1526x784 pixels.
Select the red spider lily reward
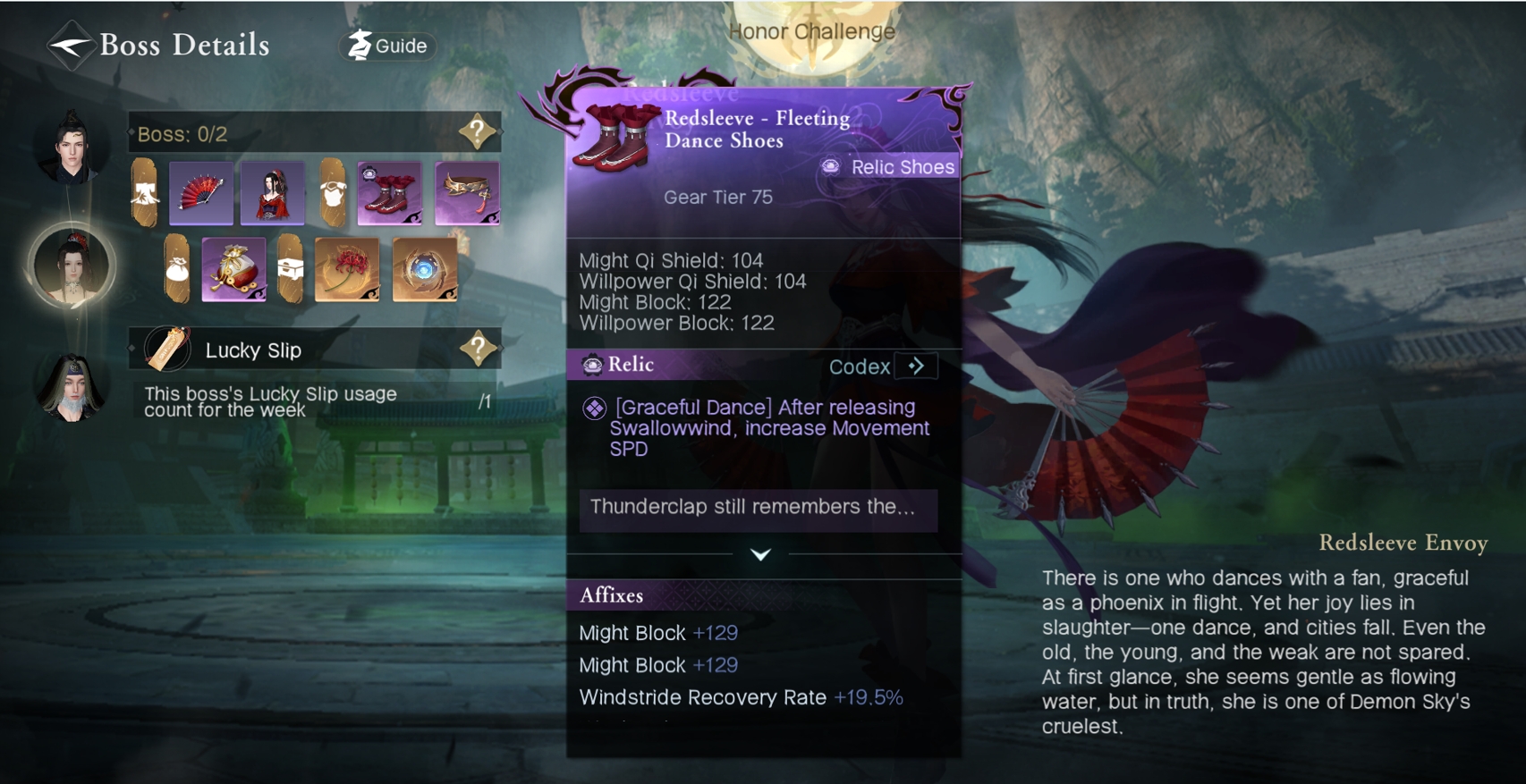347,268
